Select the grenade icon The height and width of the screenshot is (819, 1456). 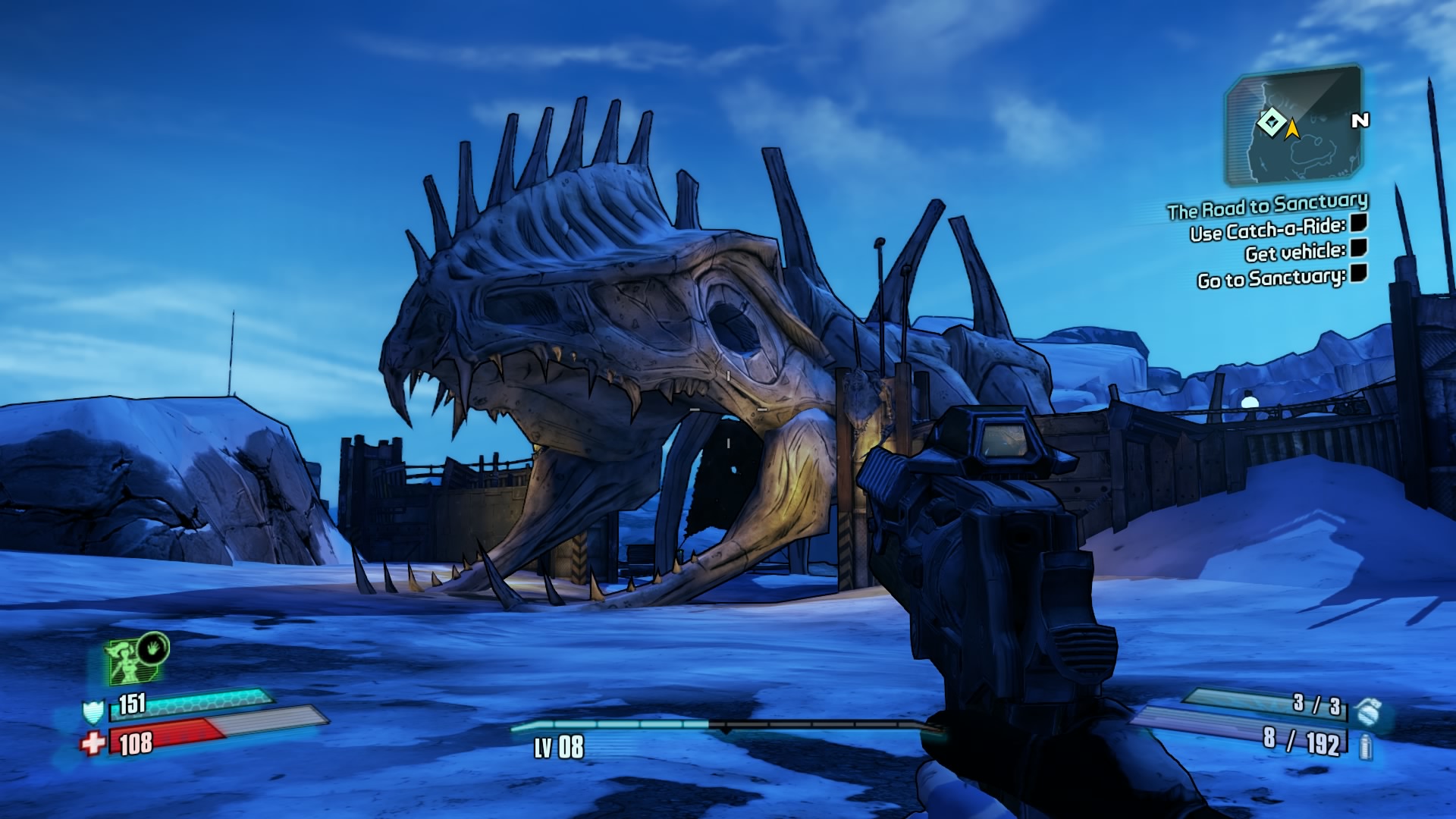pos(1369,712)
